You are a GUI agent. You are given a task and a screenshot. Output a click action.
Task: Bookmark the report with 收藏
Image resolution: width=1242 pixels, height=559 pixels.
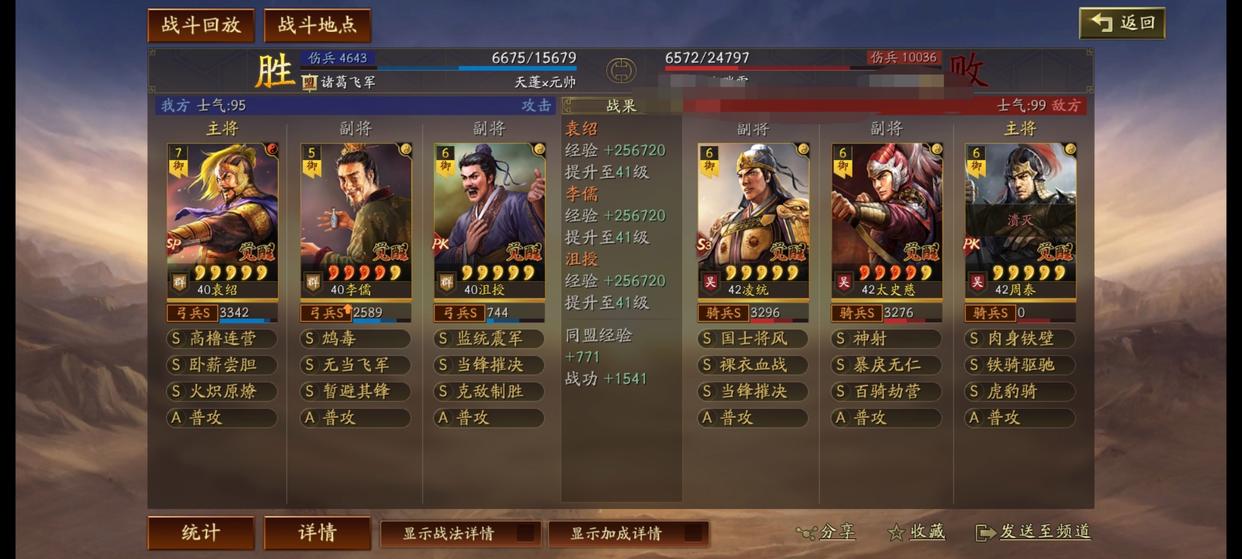point(916,532)
